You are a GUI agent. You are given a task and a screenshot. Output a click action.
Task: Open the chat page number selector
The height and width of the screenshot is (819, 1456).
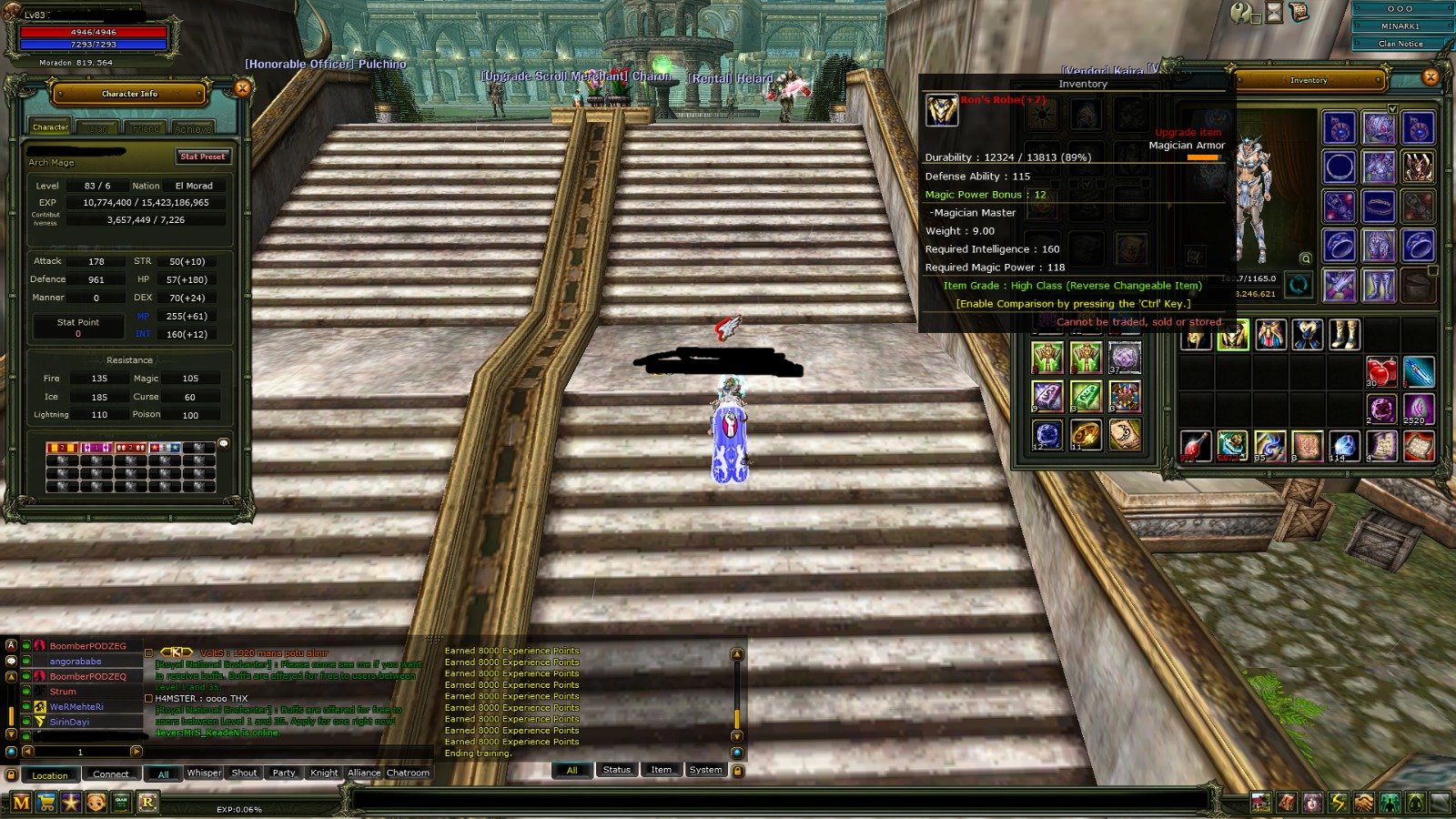tap(80, 752)
